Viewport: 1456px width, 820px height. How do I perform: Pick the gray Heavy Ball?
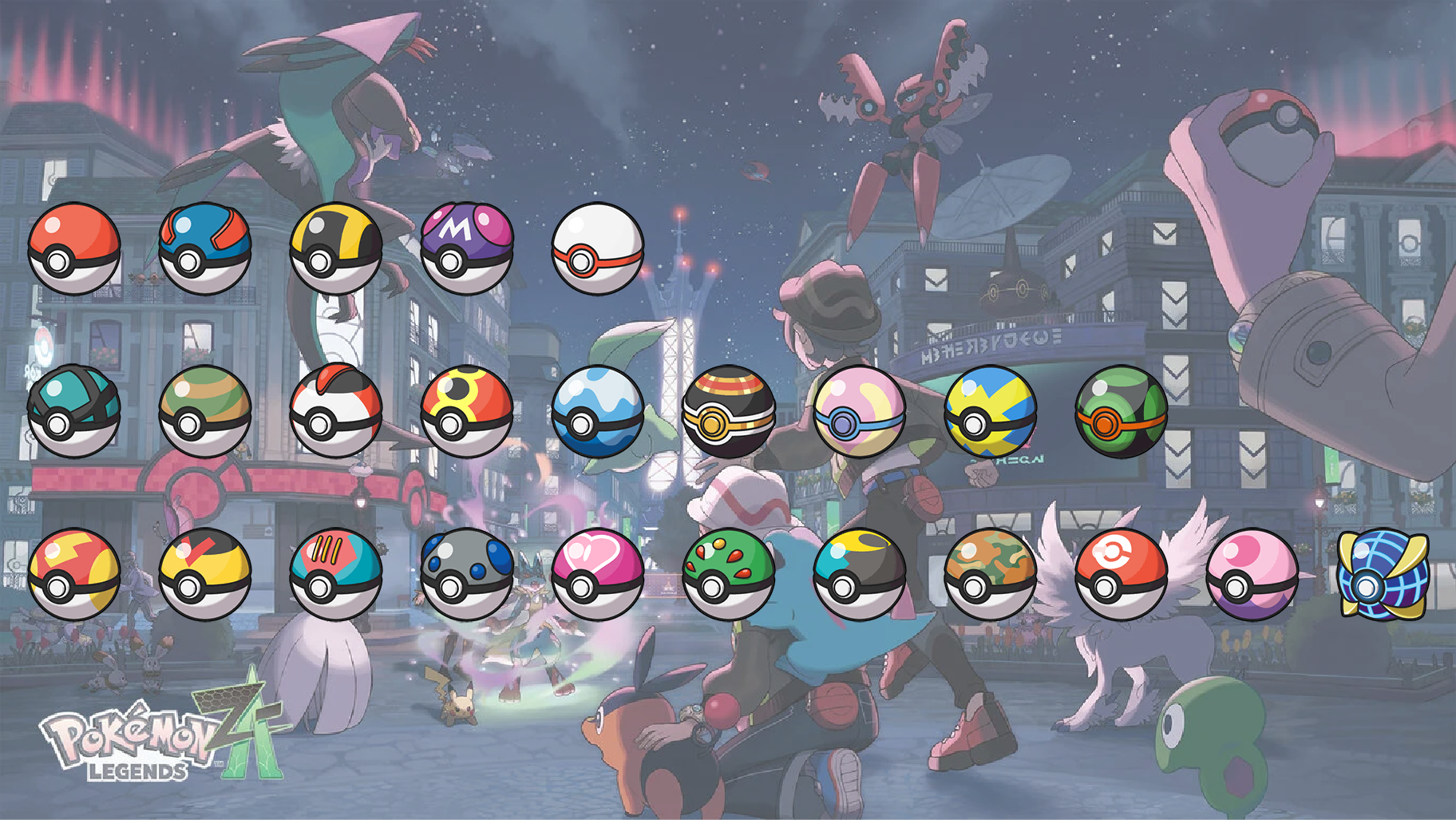pyautogui.click(x=467, y=574)
